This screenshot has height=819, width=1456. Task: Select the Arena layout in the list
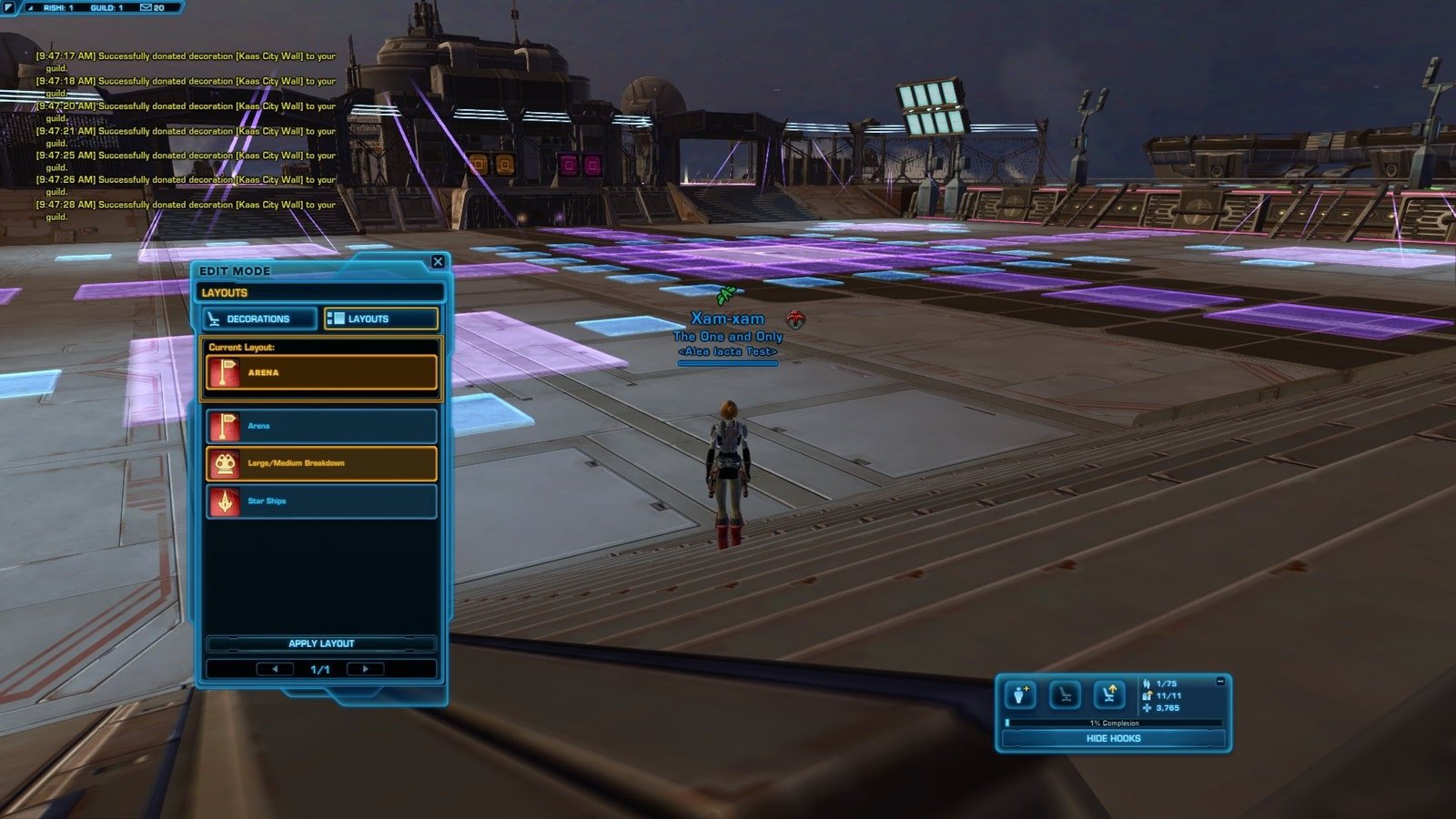point(321,426)
